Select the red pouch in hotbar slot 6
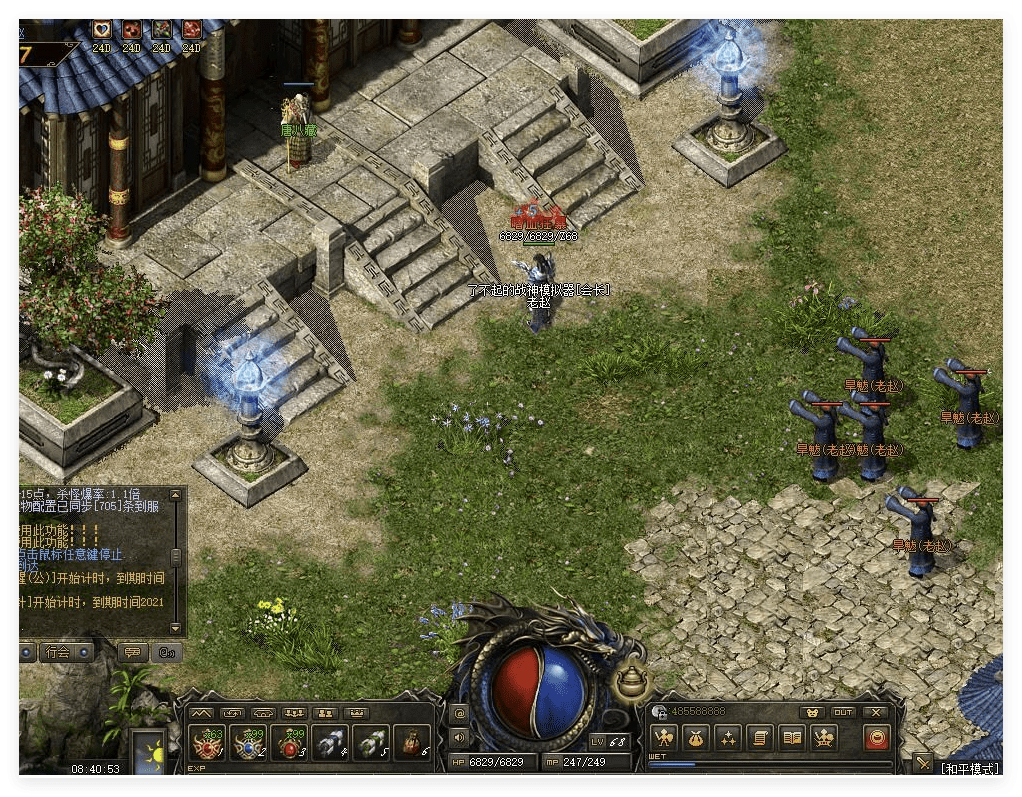1022x797 pixels. [411, 743]
